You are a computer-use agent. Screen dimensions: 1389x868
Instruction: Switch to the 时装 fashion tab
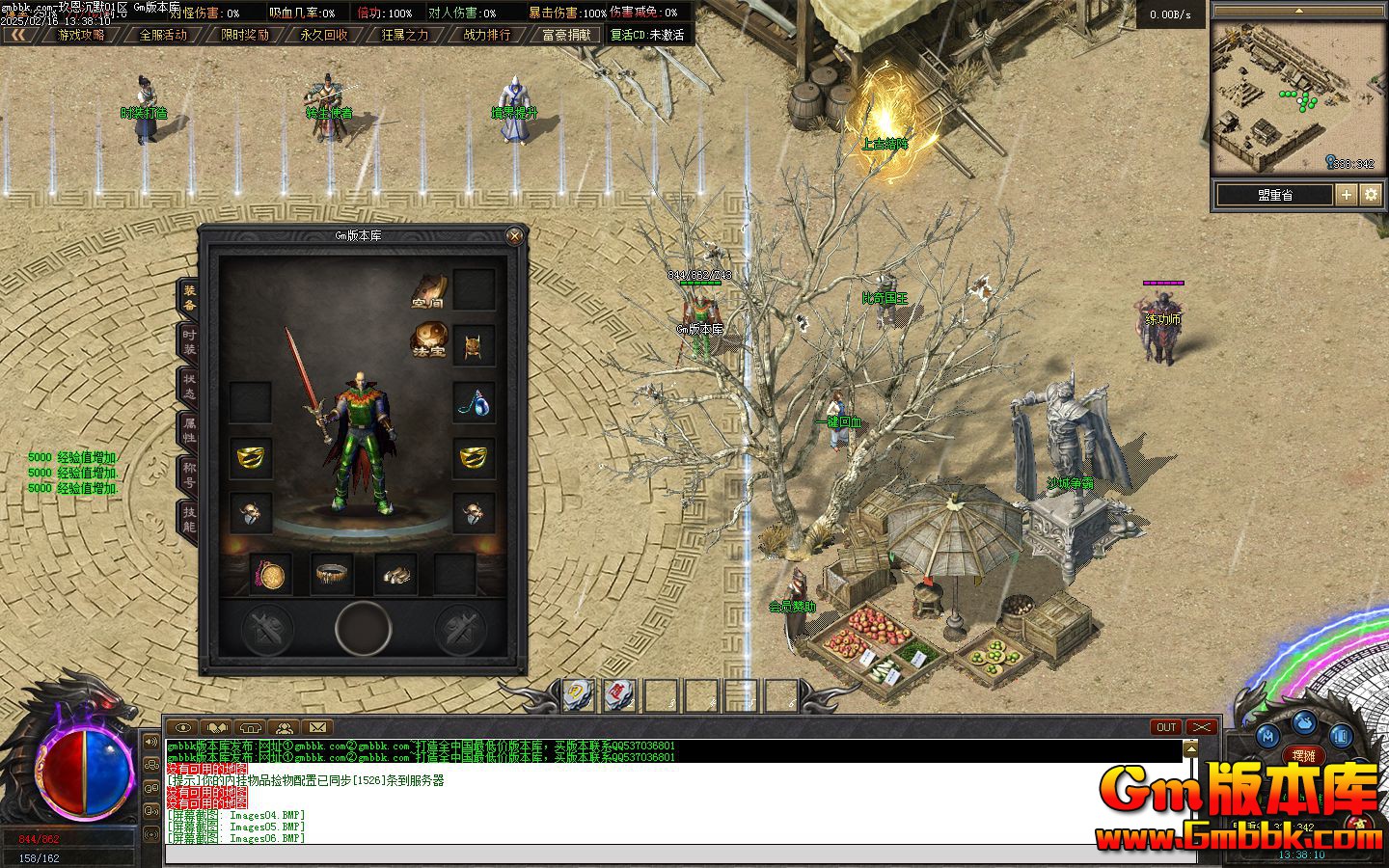pyautogui.click(x=189, y=341)
